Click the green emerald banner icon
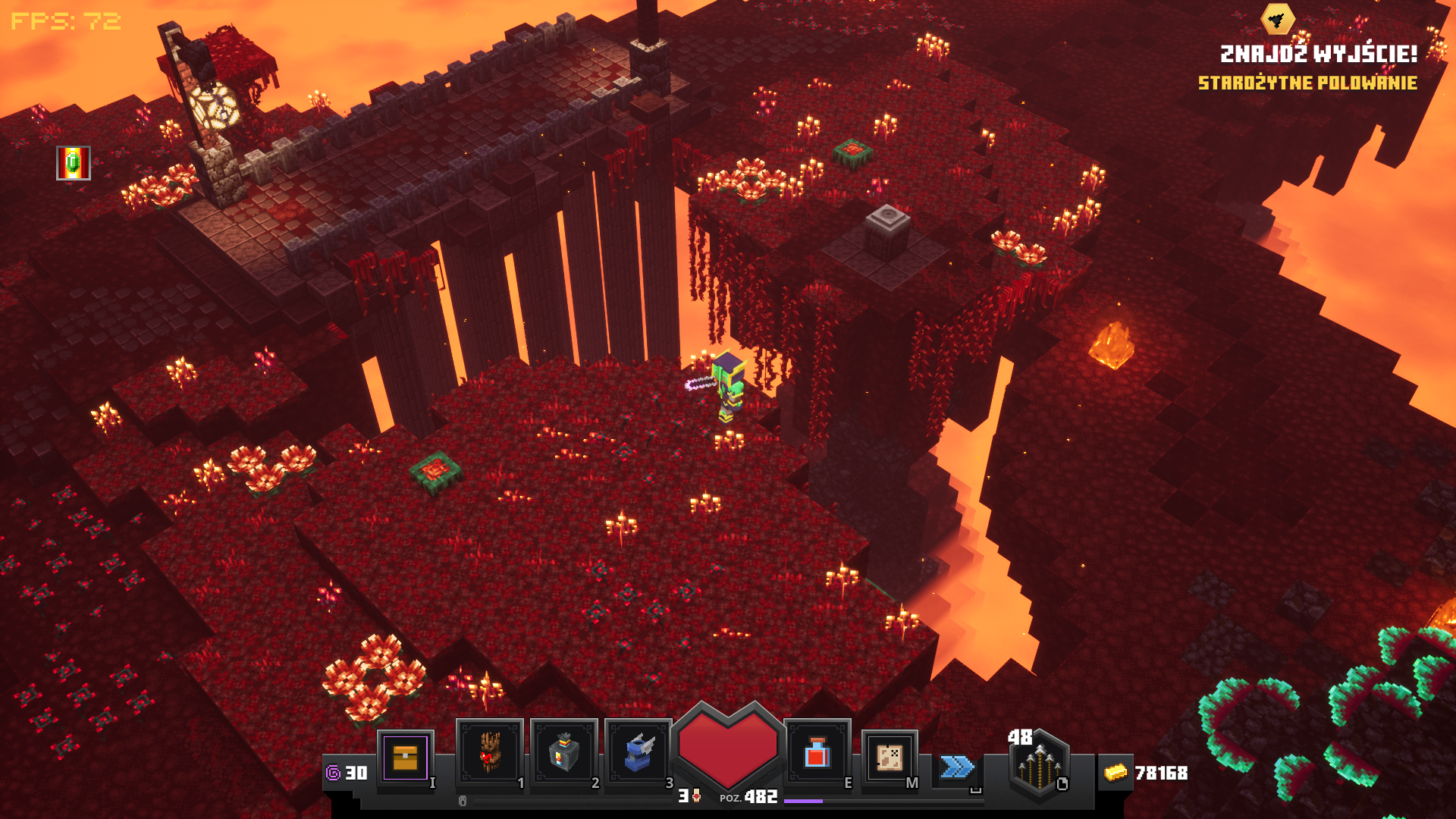 click(74, 163)
